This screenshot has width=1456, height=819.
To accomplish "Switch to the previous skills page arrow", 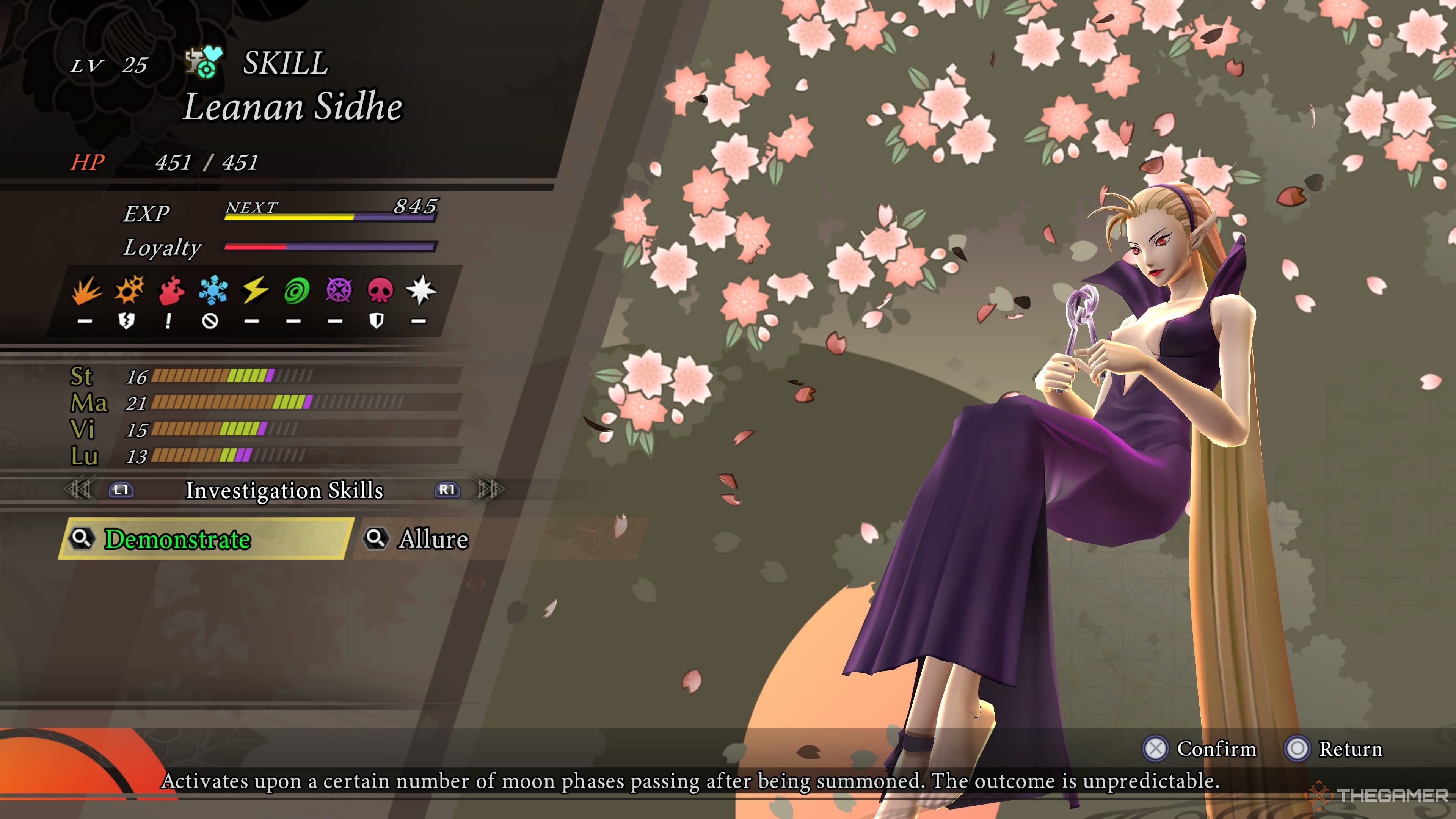I will pos(78,490).
